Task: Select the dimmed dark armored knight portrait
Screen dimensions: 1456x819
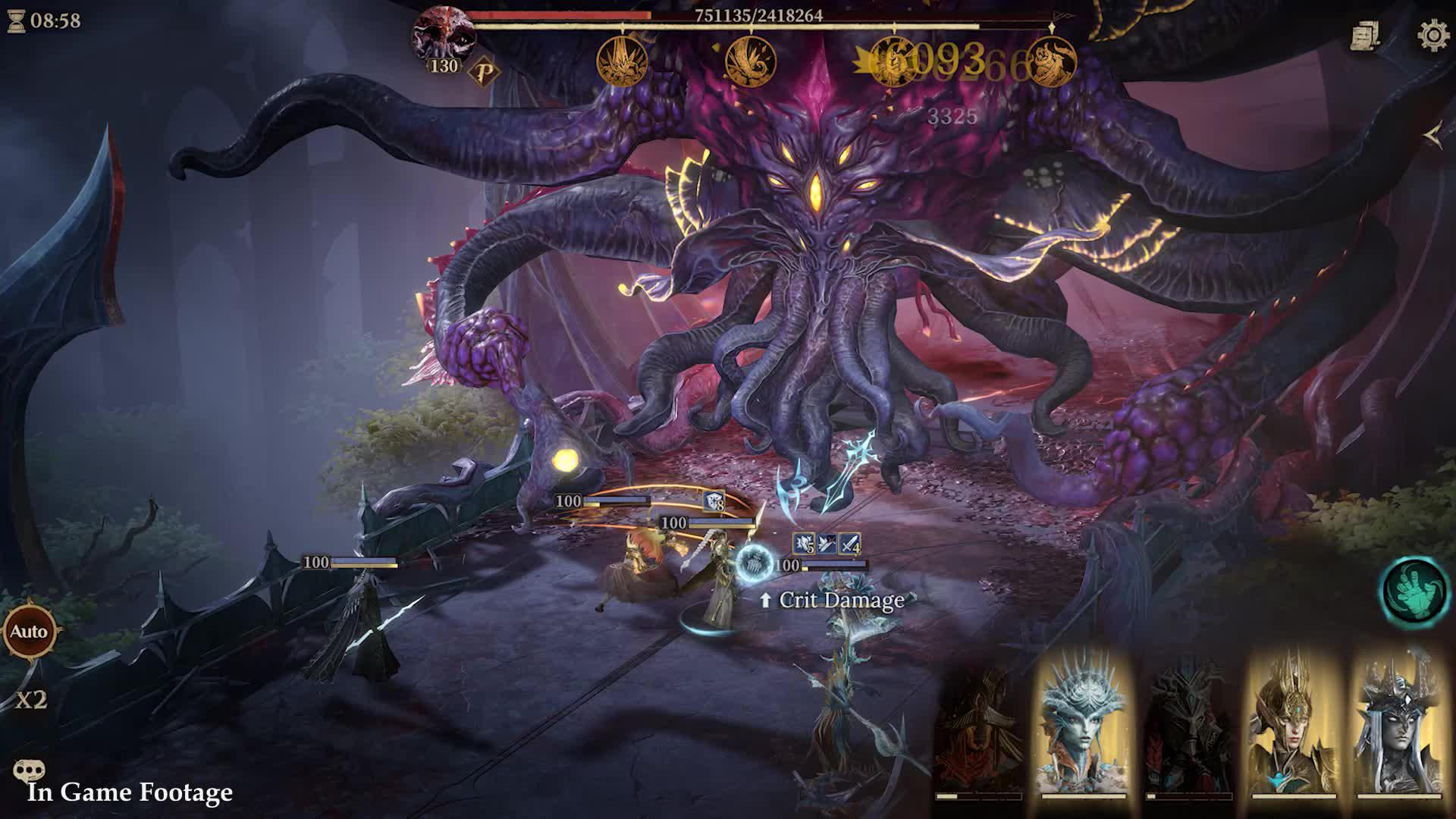Action: [x=1188, y=728]
